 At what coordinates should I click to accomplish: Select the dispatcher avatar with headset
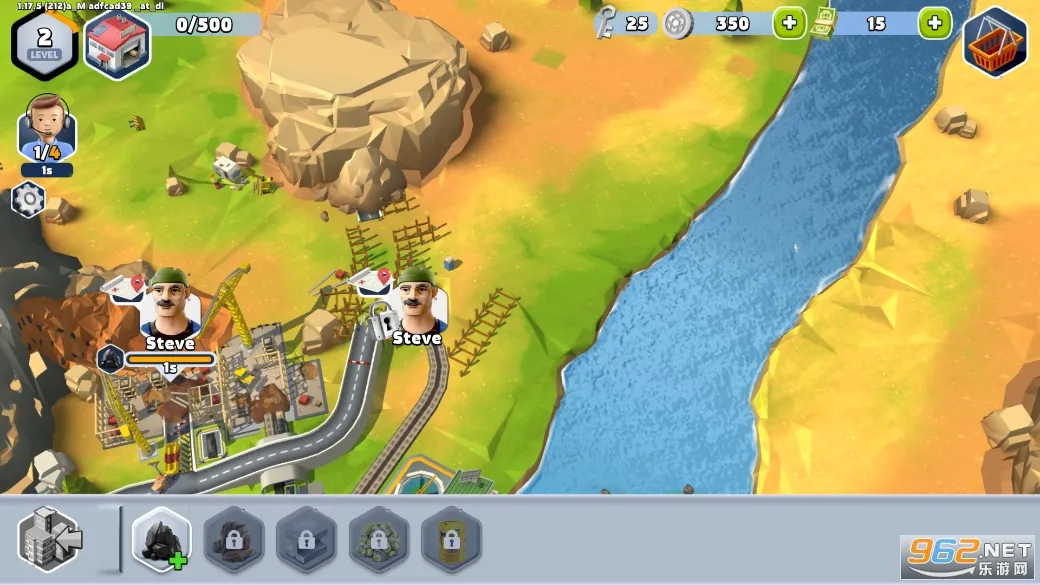[x=46, y=128]
